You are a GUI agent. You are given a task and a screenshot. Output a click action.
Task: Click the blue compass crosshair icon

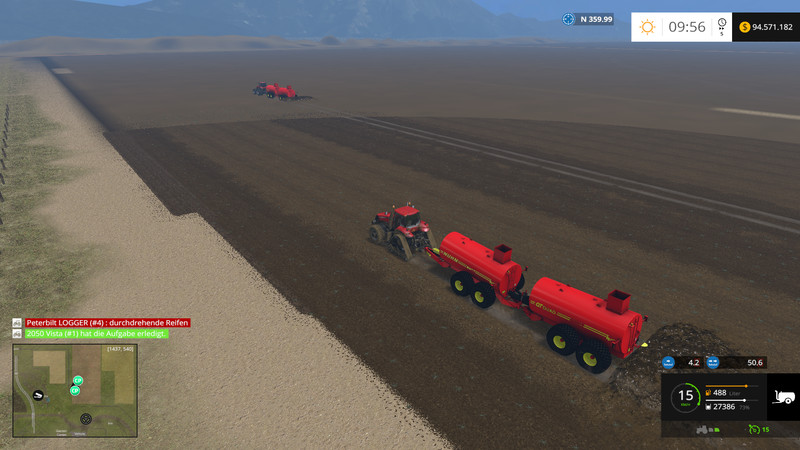569,19
